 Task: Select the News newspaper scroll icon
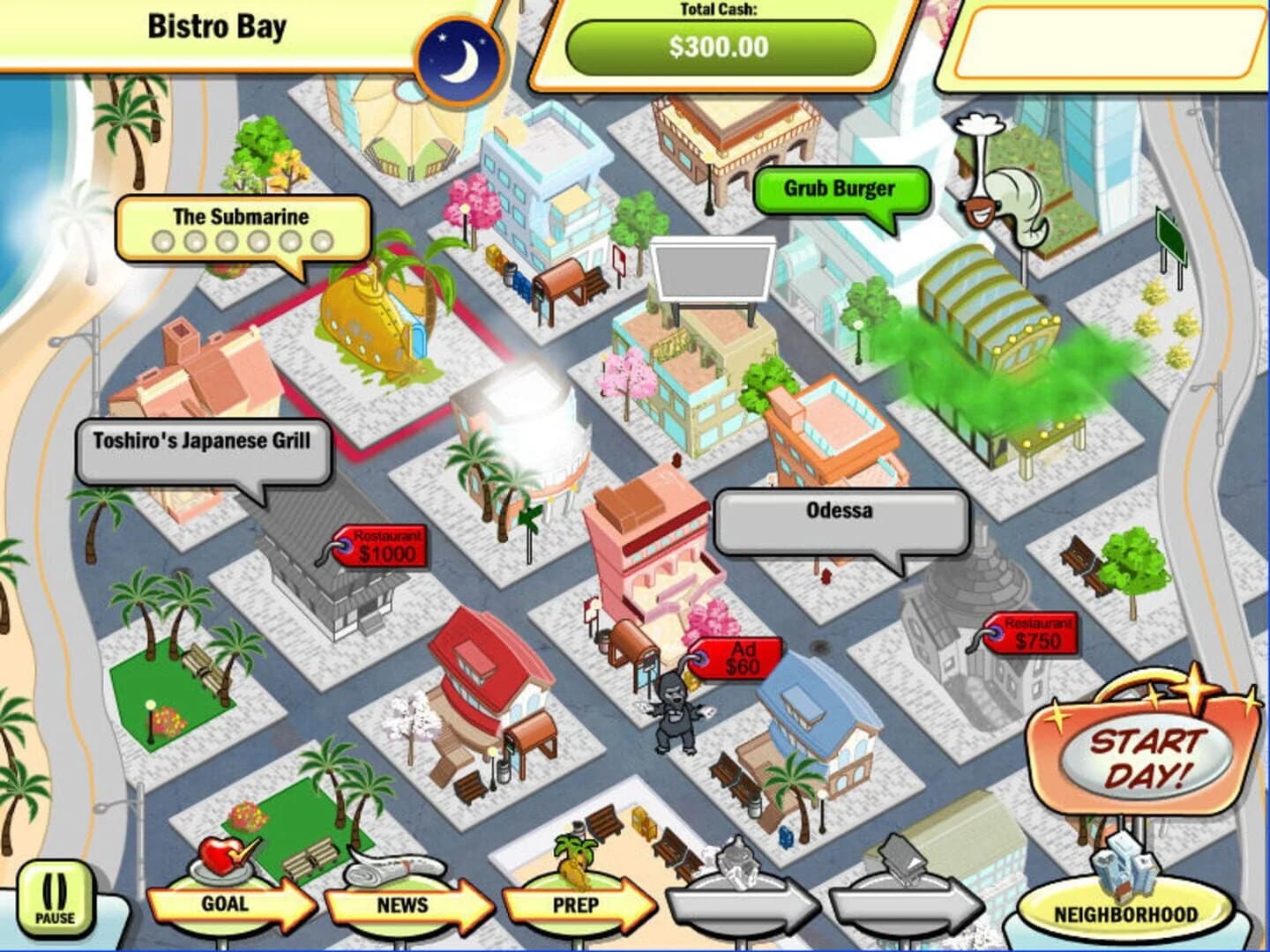[x=385, y=869]
